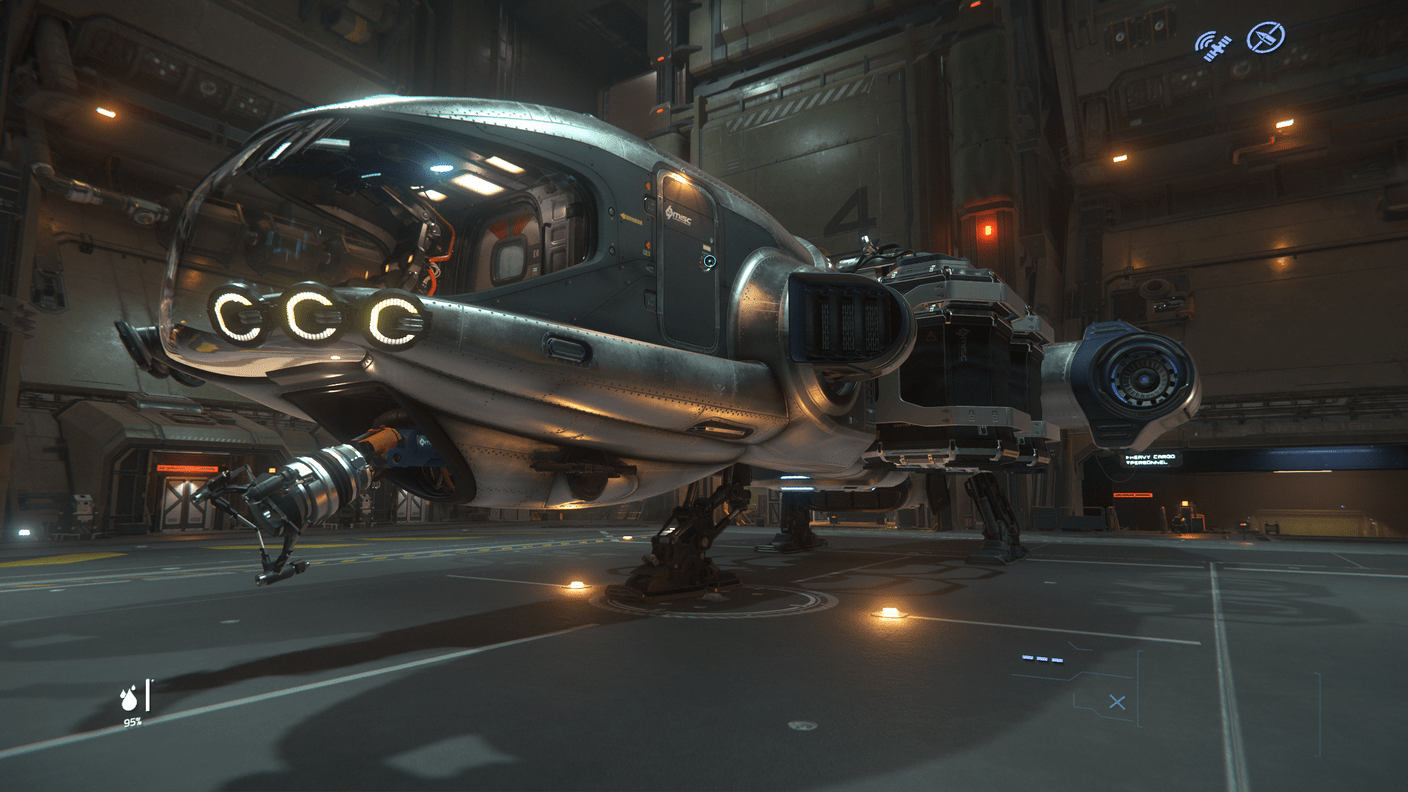
Task: Click the crossed-out bullet armistice zone icon
Action: 1265,39
